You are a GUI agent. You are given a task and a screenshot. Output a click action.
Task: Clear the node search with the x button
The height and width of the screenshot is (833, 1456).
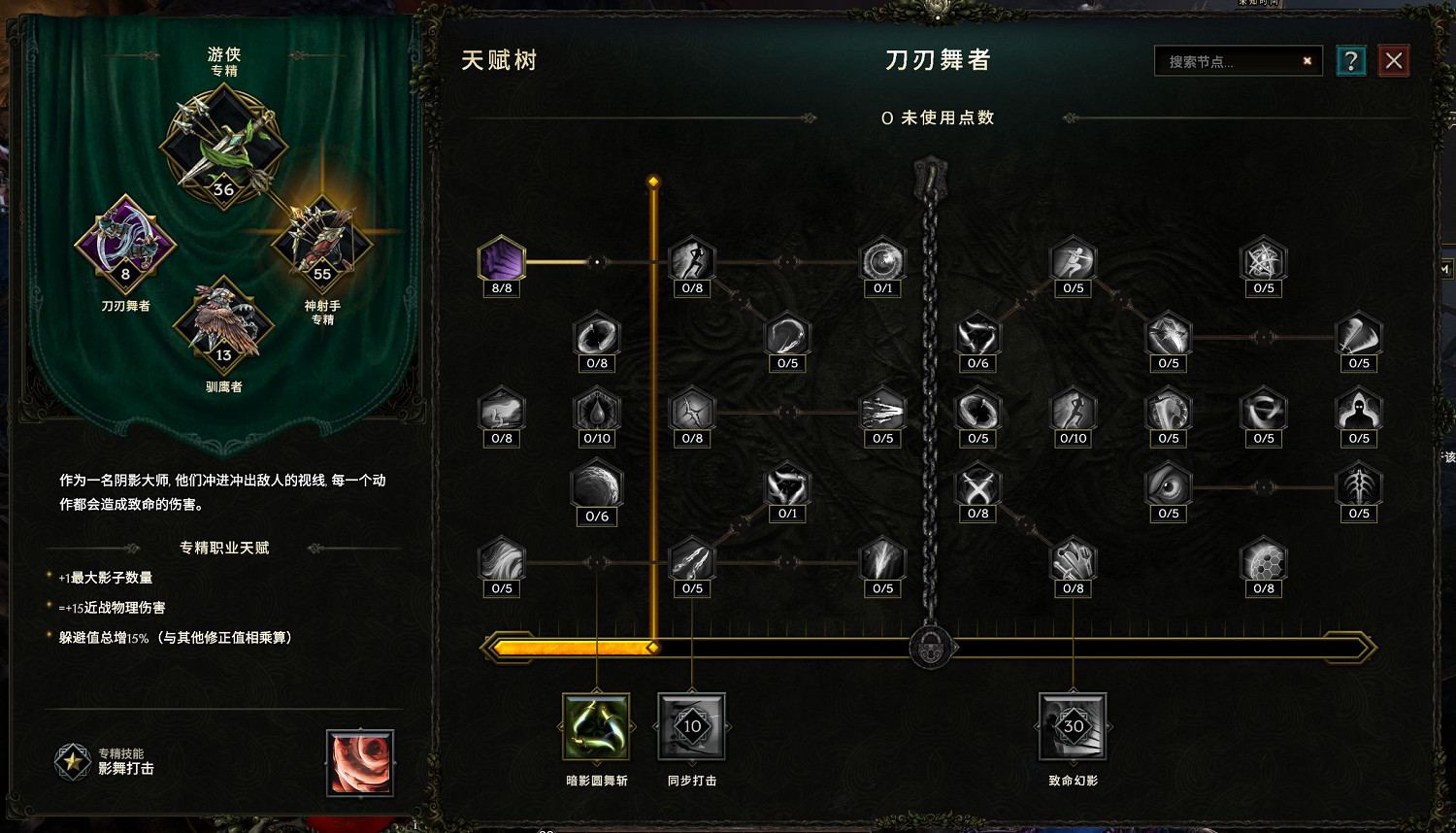(x=1307, y=60)
